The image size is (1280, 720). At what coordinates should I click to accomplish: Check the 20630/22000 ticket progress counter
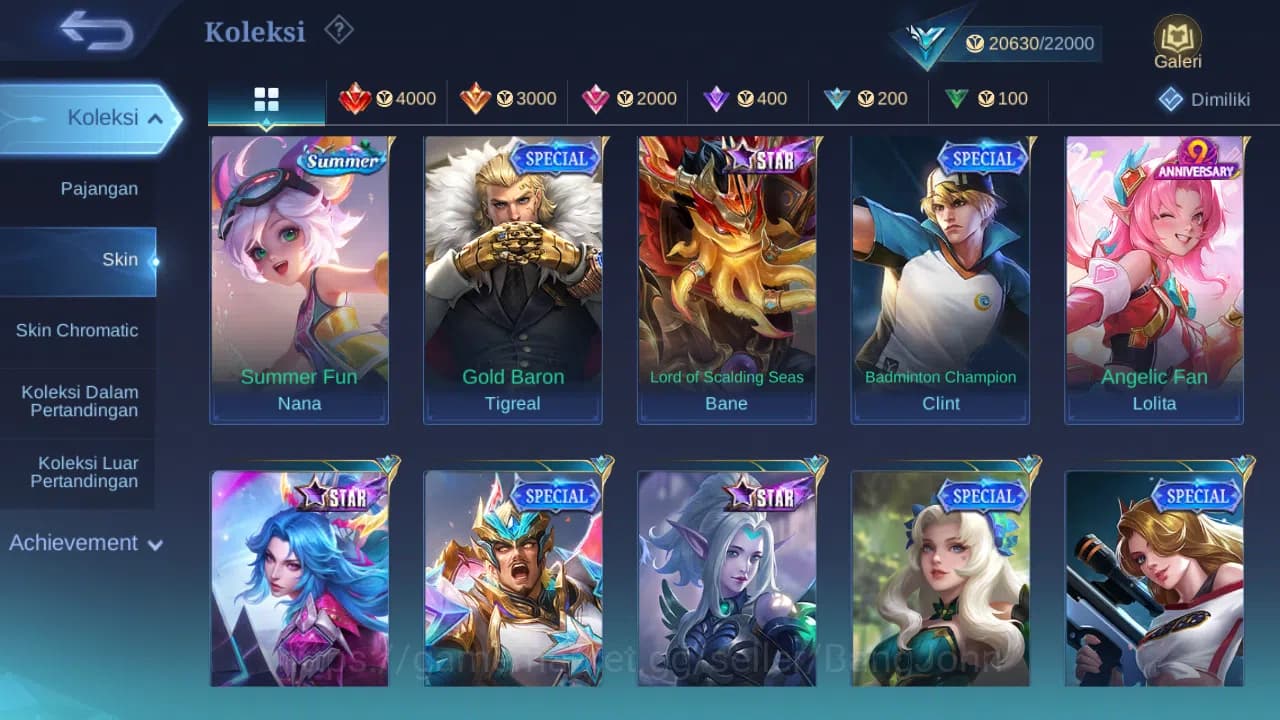1030,43
